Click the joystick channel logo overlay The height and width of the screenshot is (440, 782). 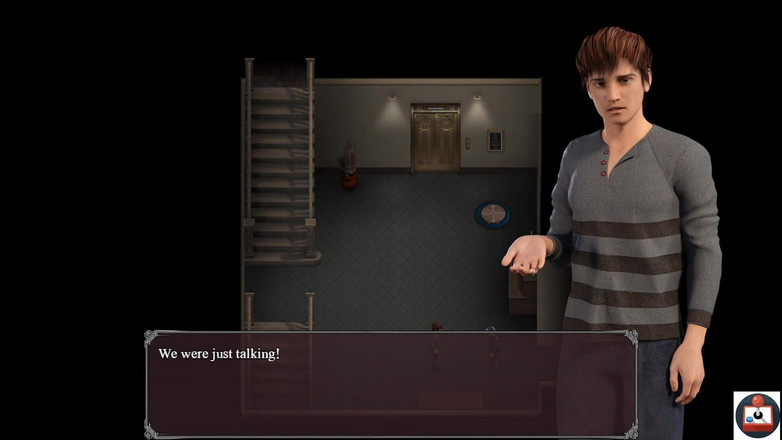(757, 415)
